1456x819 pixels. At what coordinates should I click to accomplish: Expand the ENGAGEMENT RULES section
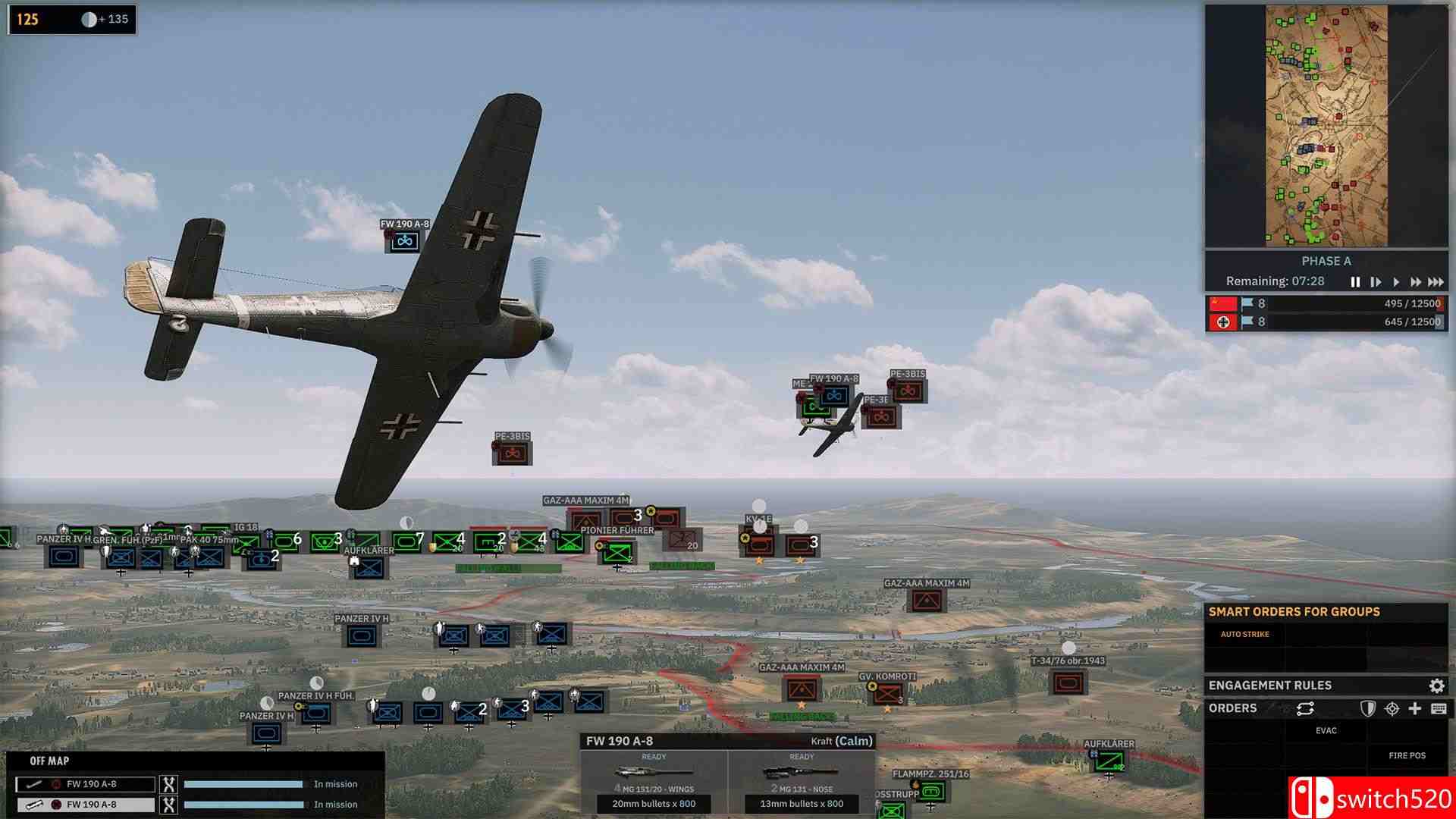click(1271, 685)
